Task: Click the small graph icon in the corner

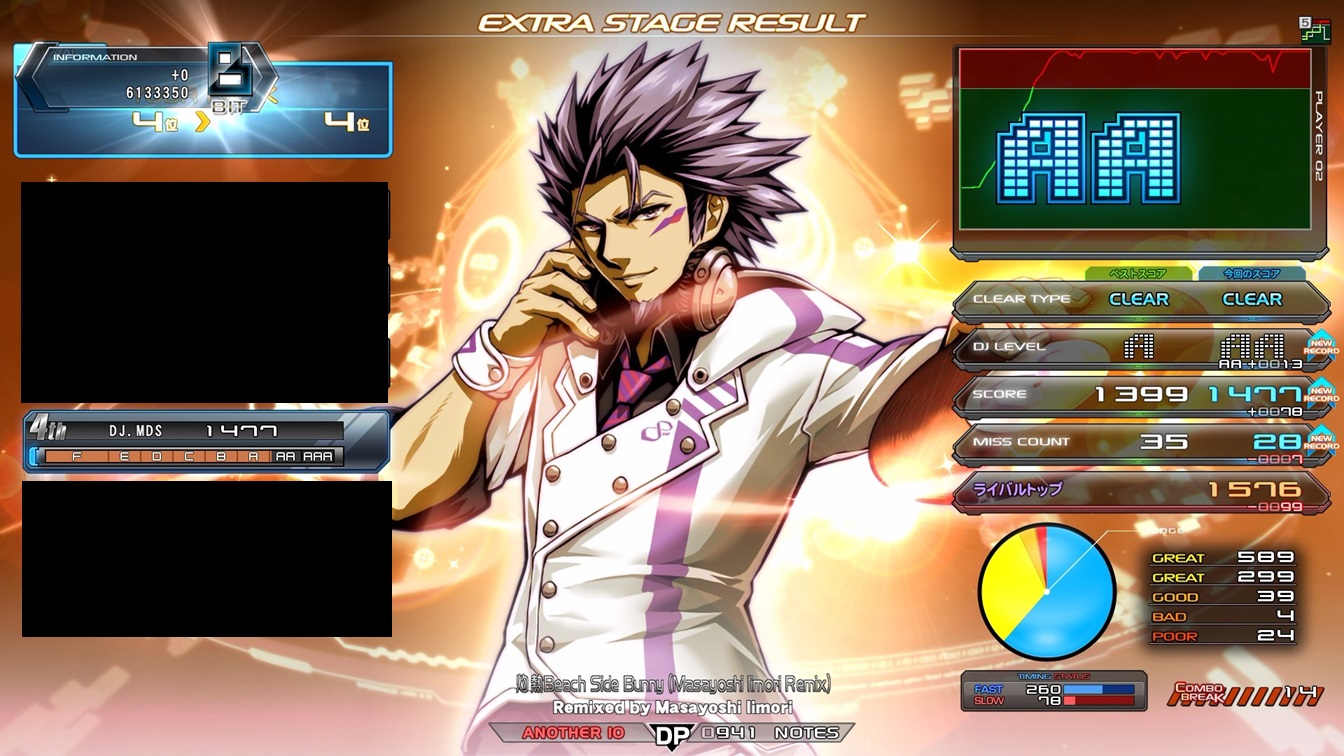Action: click(x=1314, y=29)
